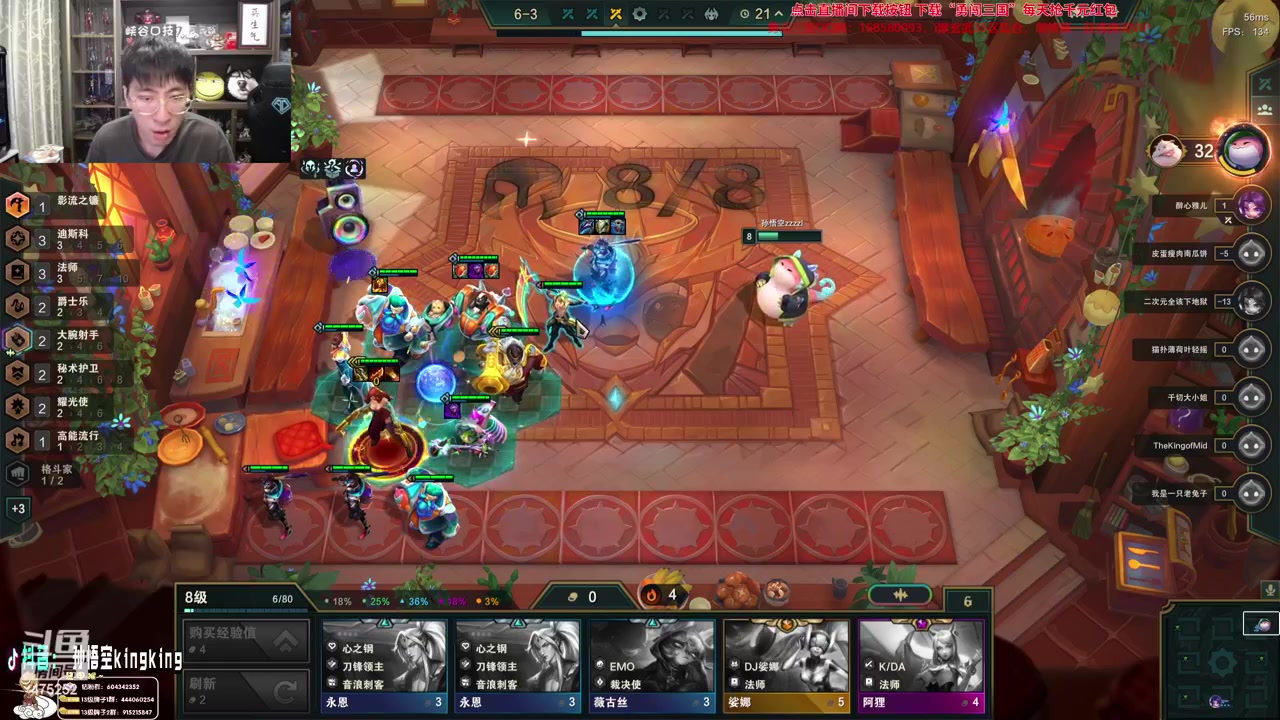1280x720 pixels.
Task: Select the 高能流行 trait entry
Action: click(x=60, y=440)
